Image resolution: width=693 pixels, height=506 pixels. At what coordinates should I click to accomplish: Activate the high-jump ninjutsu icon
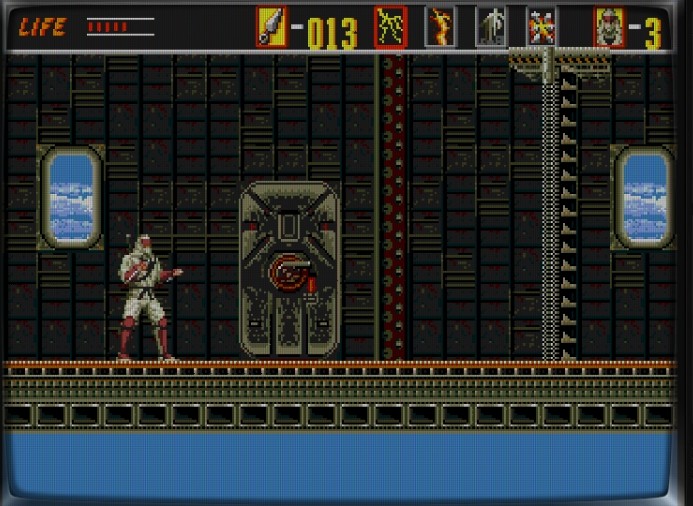coord(490,27)
